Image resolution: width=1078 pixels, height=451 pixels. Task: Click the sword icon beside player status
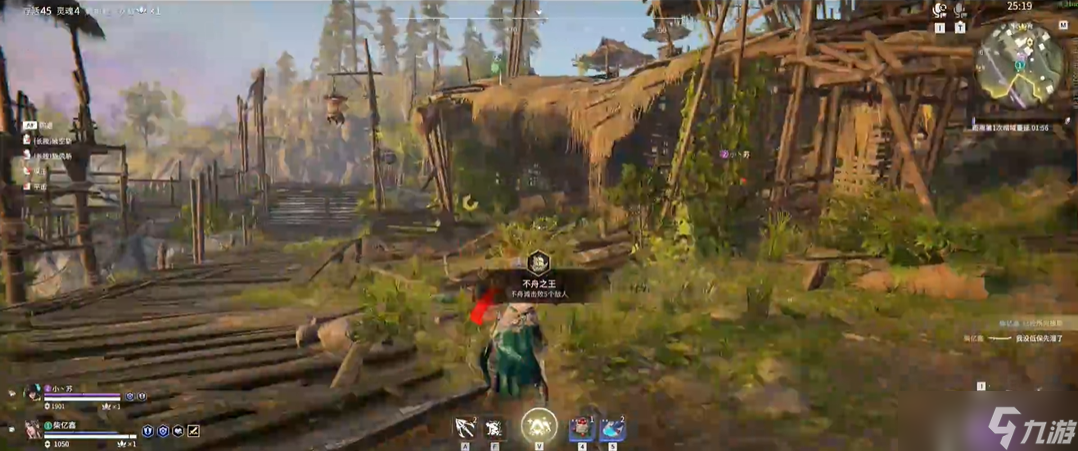point(194,431)
